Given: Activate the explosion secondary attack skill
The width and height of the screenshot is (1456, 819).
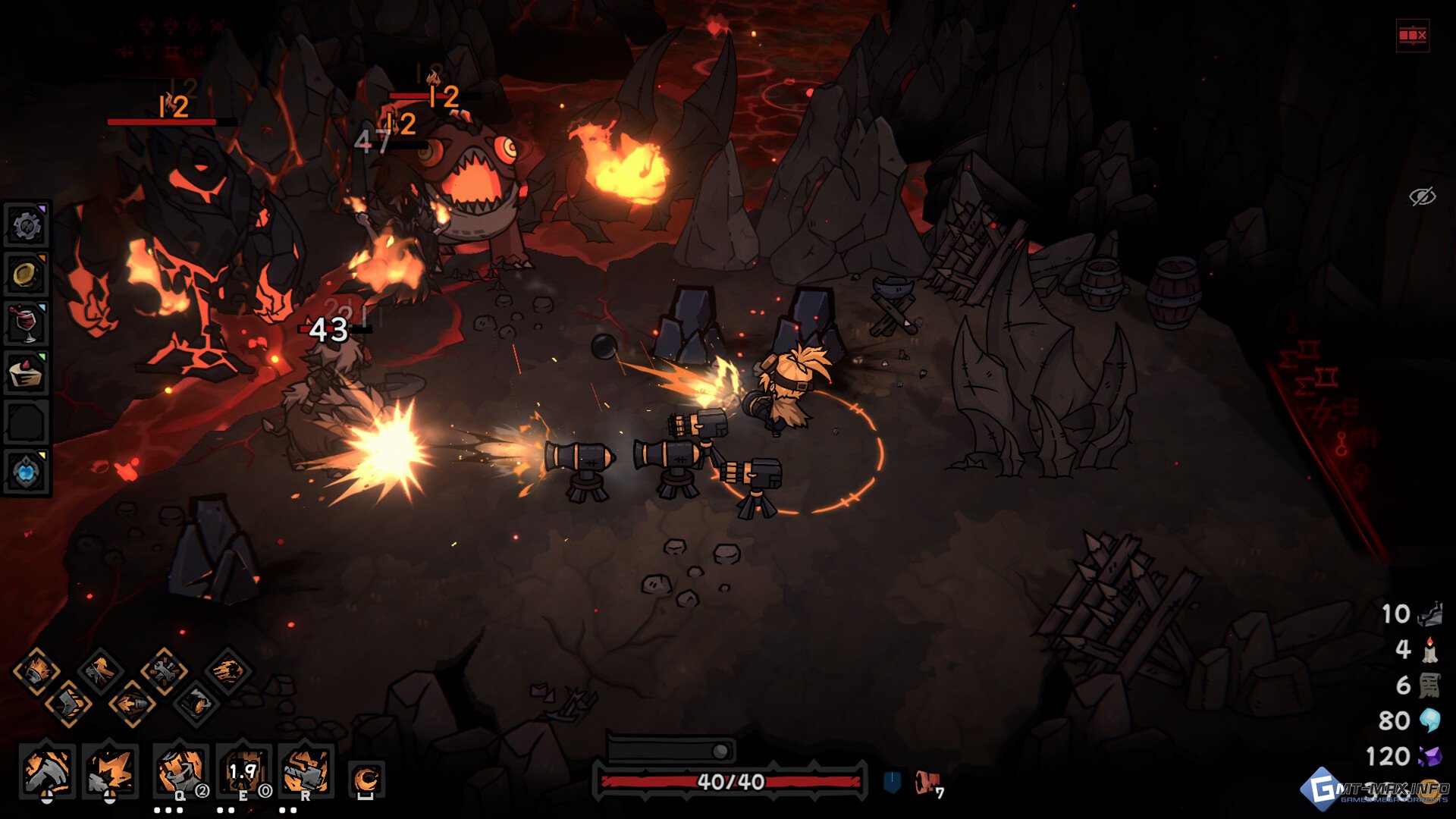Looking at the screenshot, I should (x=110, y=771).
